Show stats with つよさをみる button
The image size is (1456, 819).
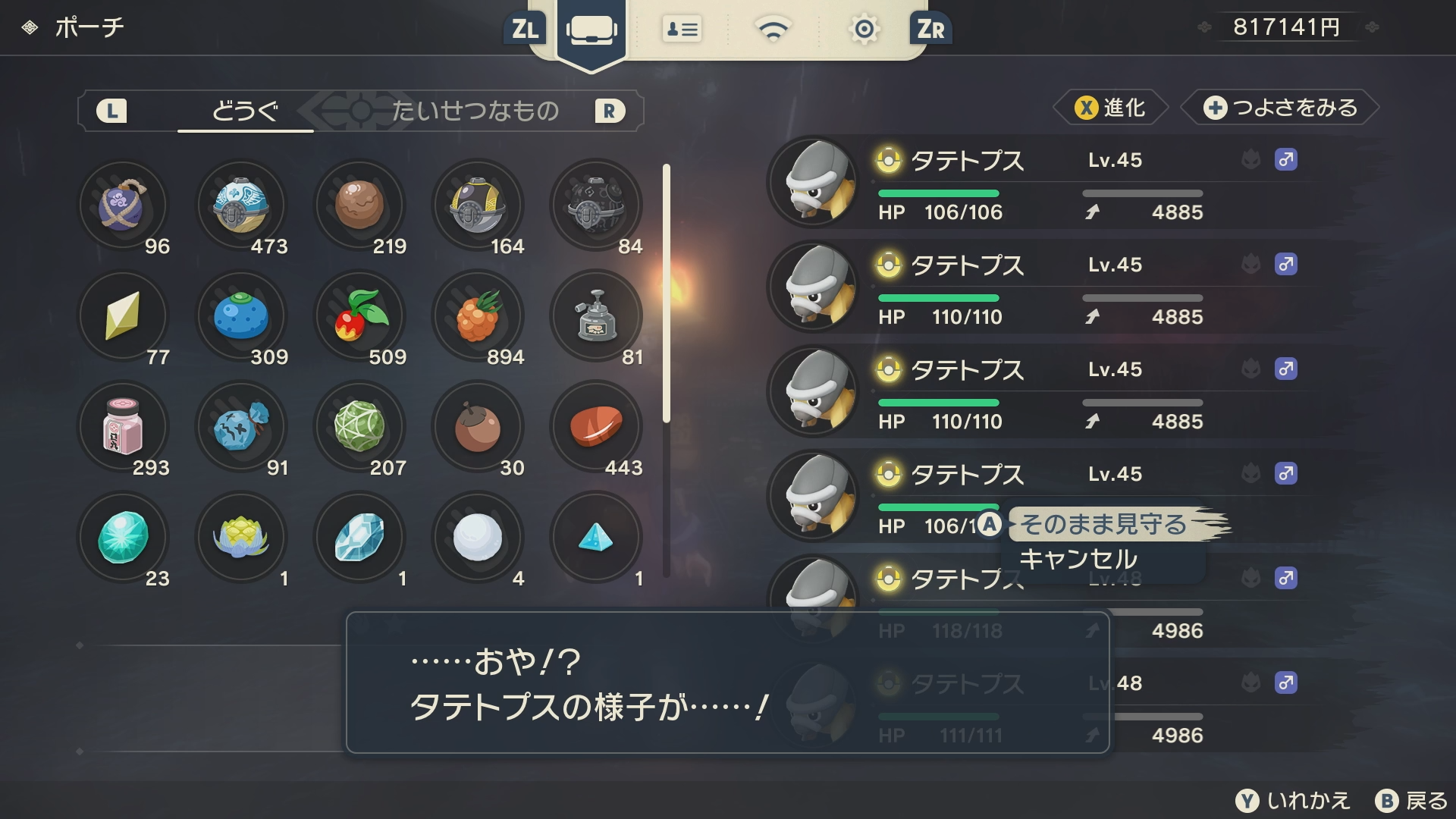1282,108
